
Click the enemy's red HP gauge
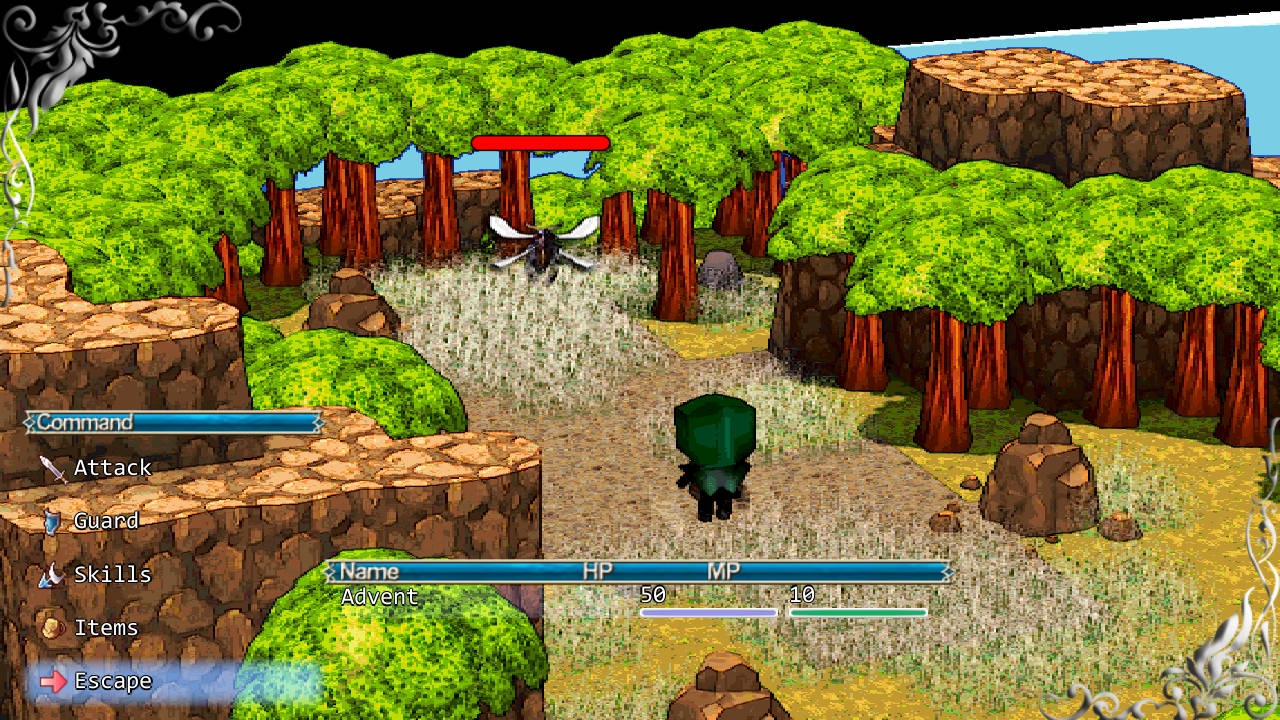point(541,142)
